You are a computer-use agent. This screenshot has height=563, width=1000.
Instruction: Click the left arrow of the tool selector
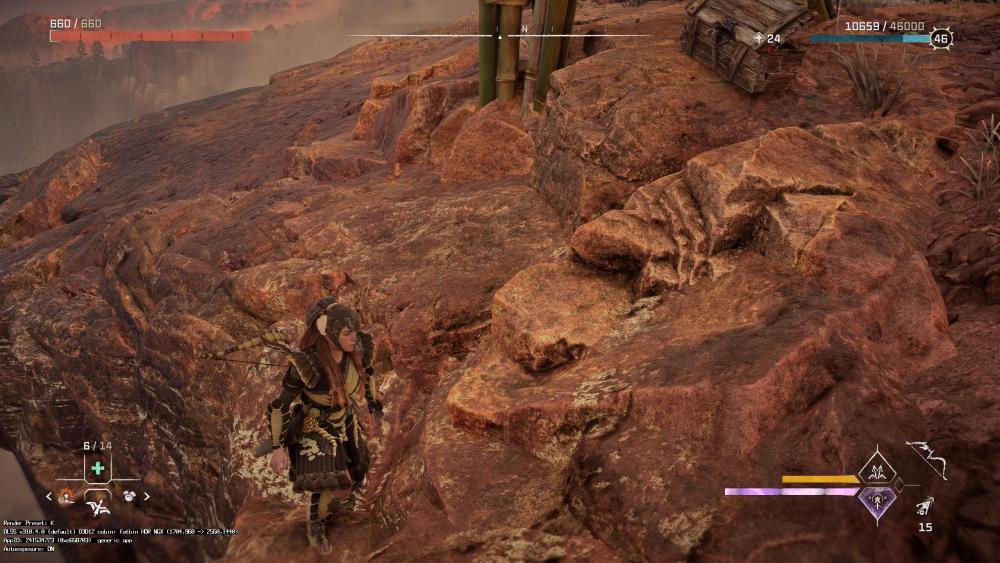(48, 496)
